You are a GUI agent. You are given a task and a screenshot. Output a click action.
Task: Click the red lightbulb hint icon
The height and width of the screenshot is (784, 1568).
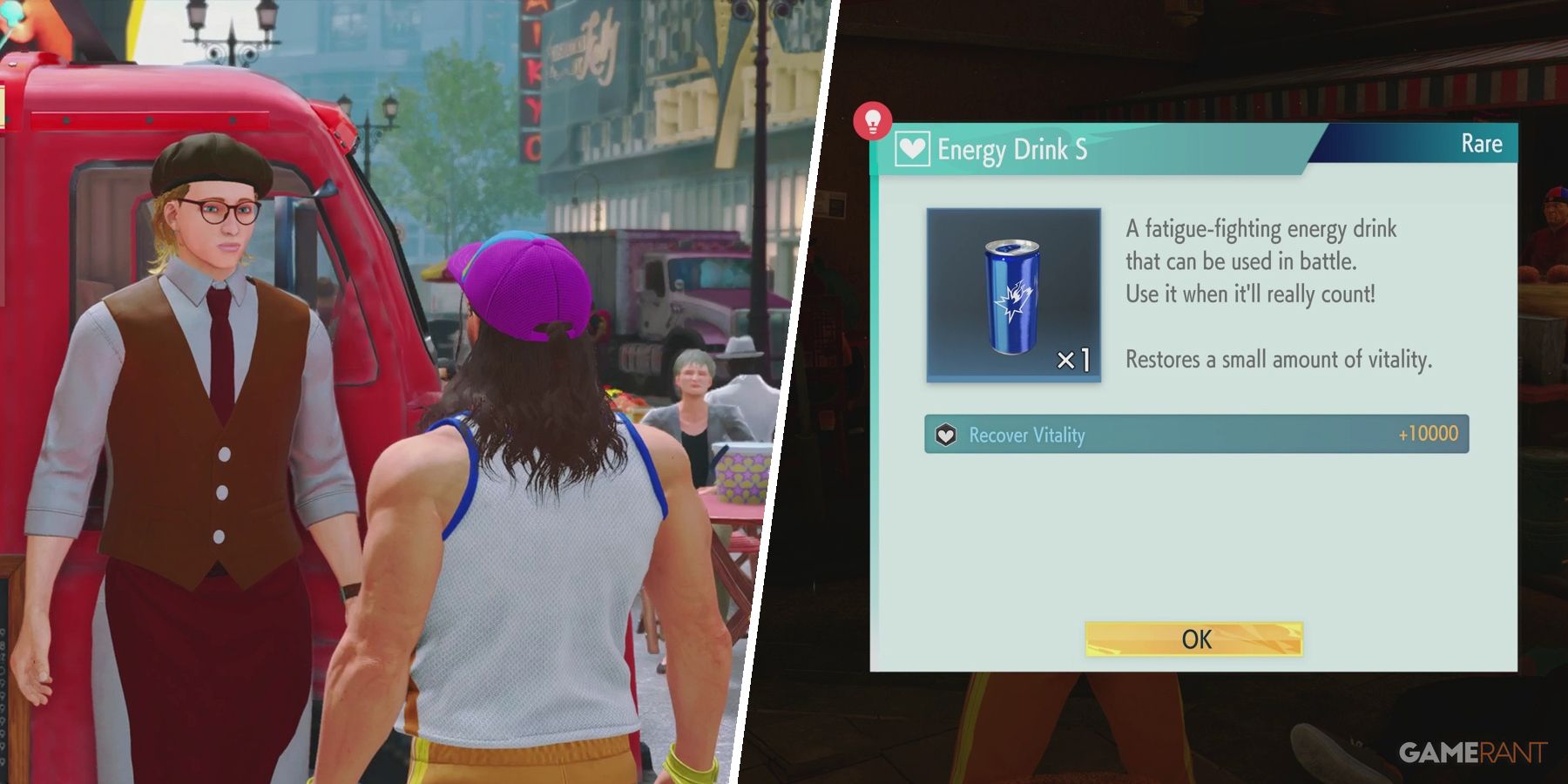[872, 121]
